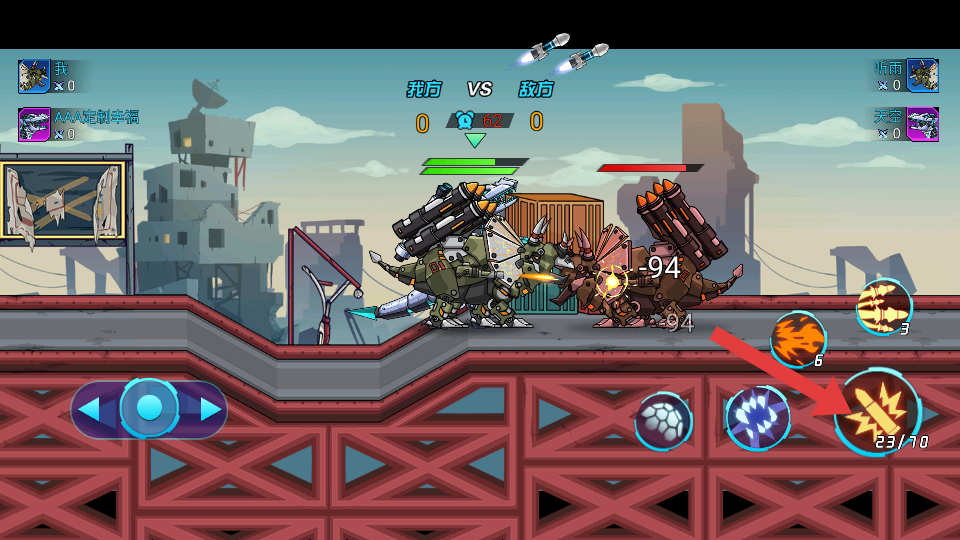960x540 pixels.
Task: Activate the triple missile skill
Action: click(x=884, y=306)
